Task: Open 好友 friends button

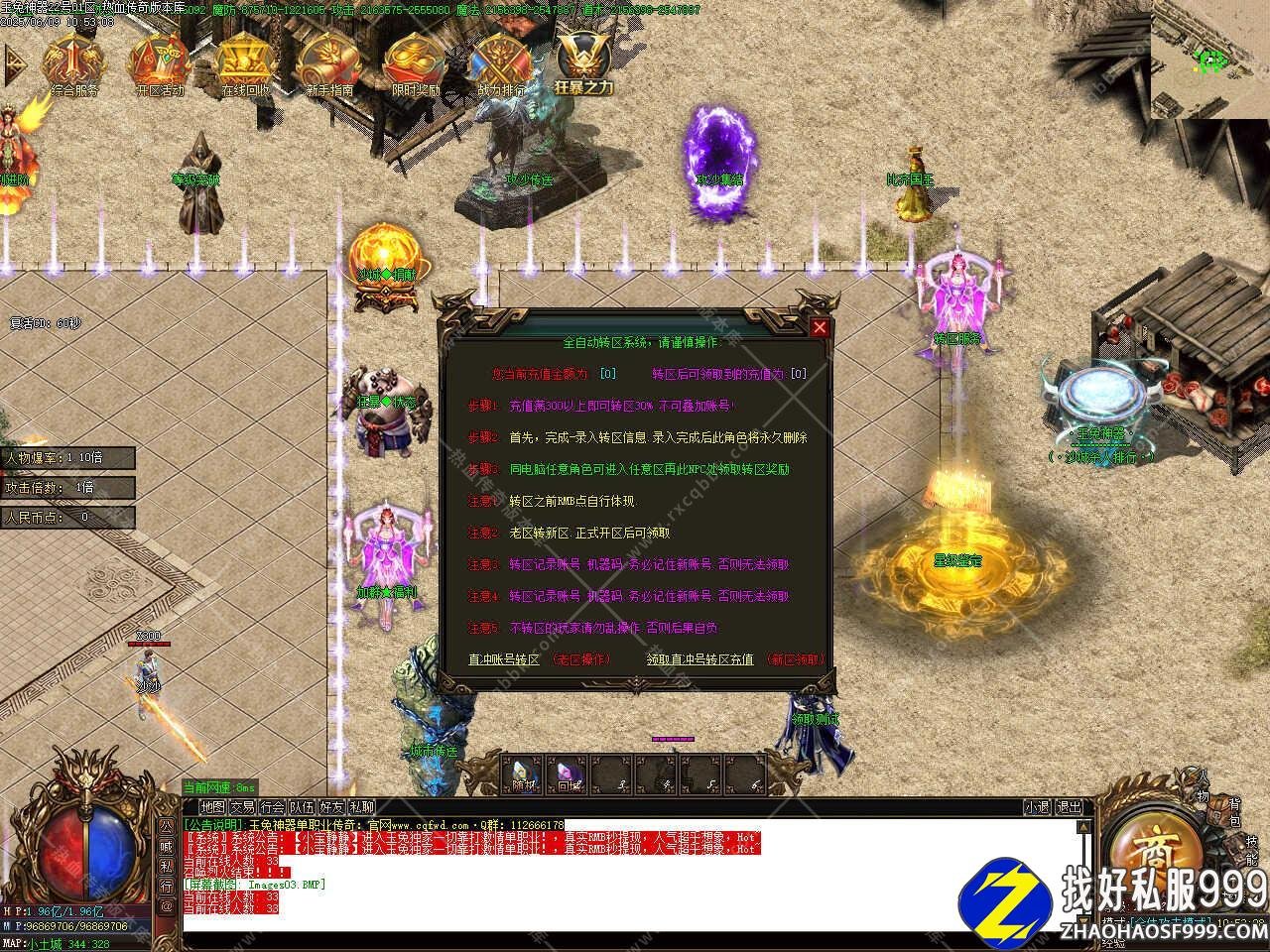Action: pyautogui.click(x=331, y=807)
